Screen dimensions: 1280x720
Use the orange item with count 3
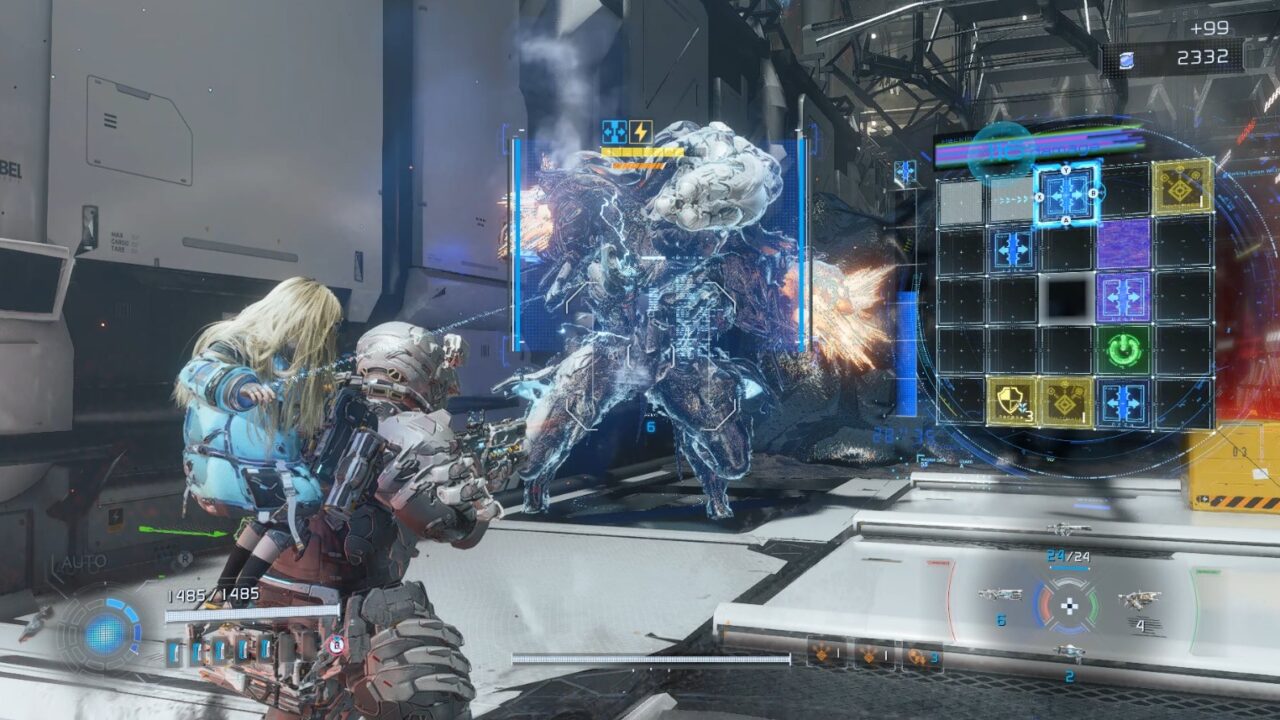coord(921,656)
